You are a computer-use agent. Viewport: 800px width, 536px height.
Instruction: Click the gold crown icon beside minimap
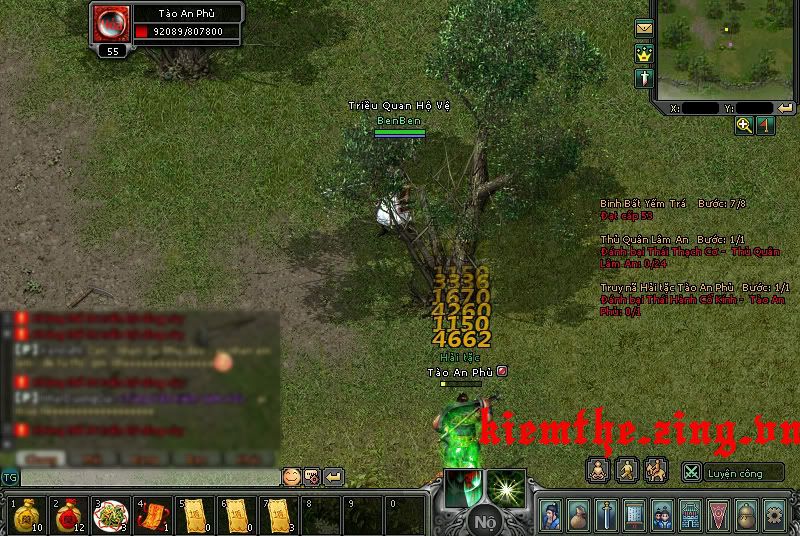tap(644, 53)
